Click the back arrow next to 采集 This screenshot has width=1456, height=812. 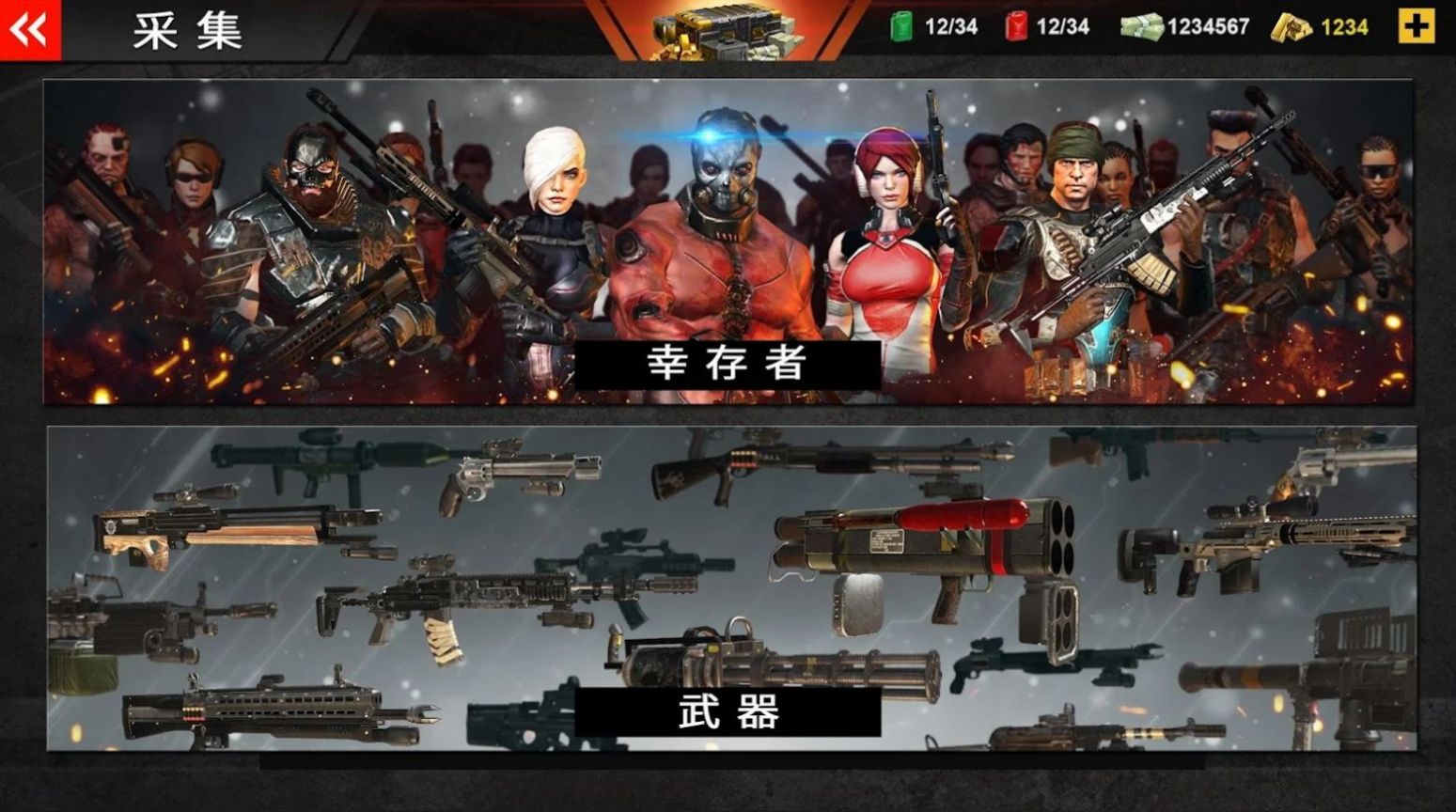coord(28,28)
